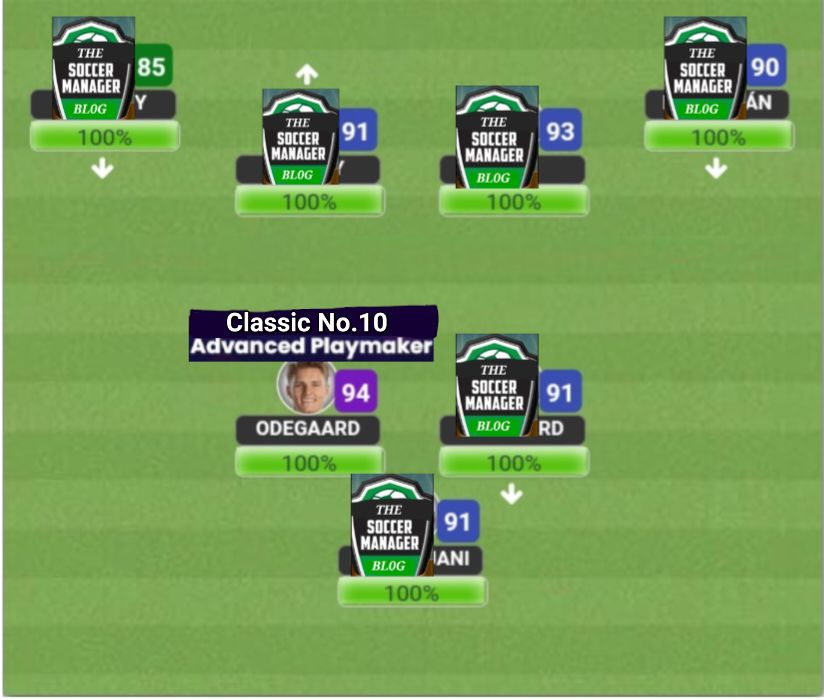Pick the 93-rated player
This screenshot has height=700, width=824.
click(497, 137)
